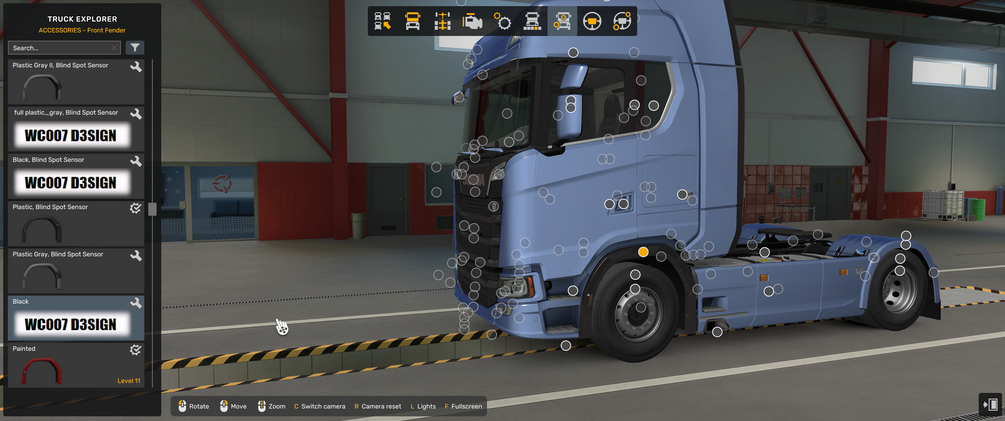
Task: Pick the Plastic, Blind Spot Sensor fender
Action: pyautogui.click(x=76, y=223)
